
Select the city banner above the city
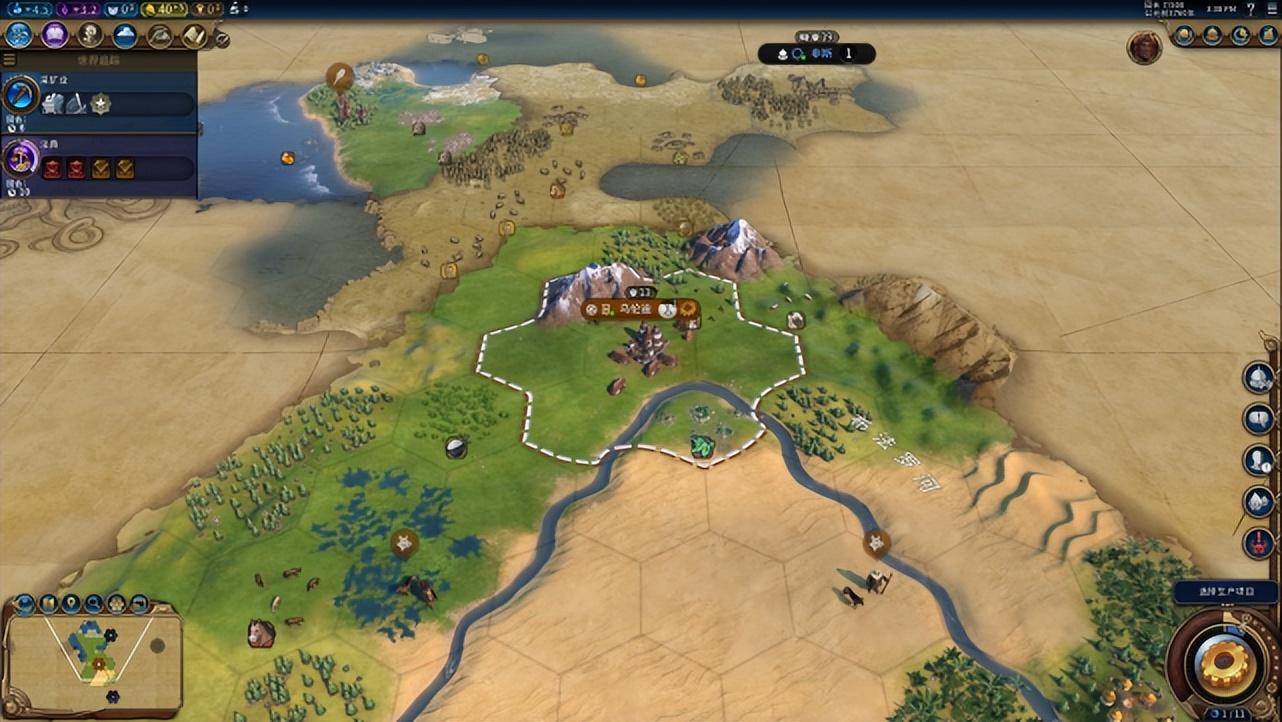(637, 310)
